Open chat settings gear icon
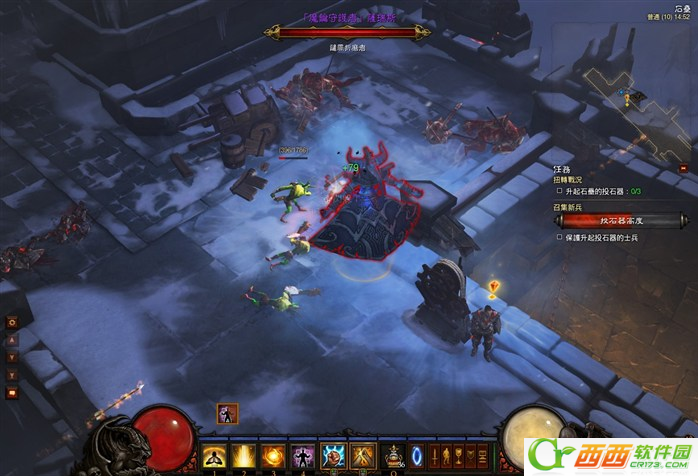The height and width of the screenshot is (476, 698). coord(13,323)
